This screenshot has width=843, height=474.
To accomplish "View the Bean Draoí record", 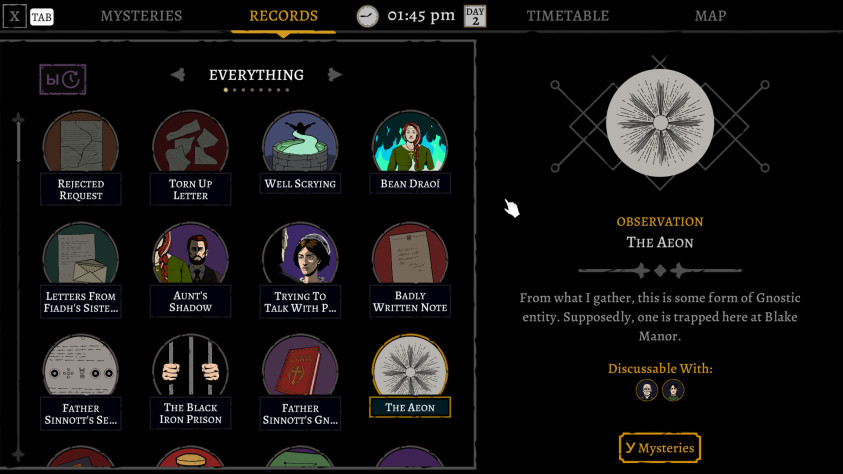I will (410, 149).
